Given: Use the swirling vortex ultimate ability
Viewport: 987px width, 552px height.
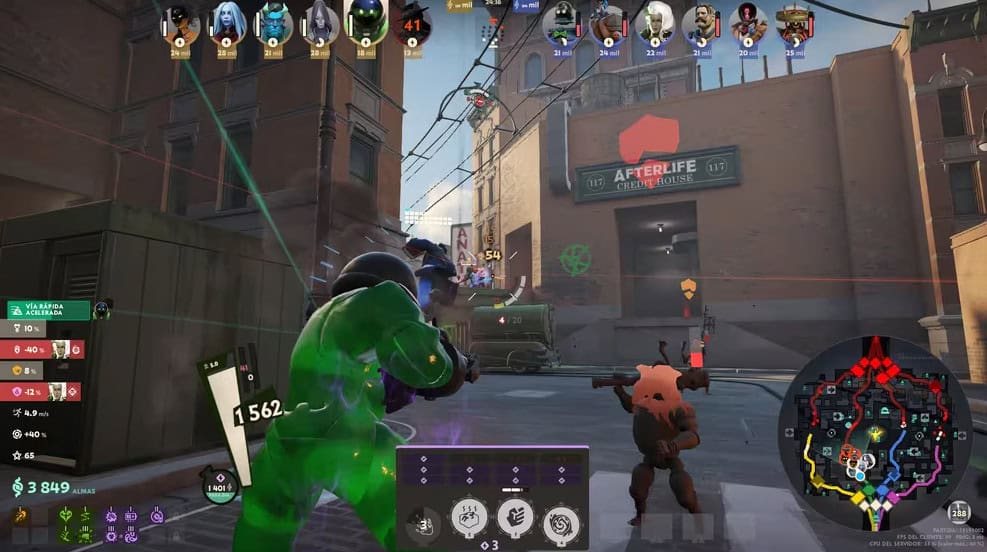Looking at the screenshot, I should point(561,523).
